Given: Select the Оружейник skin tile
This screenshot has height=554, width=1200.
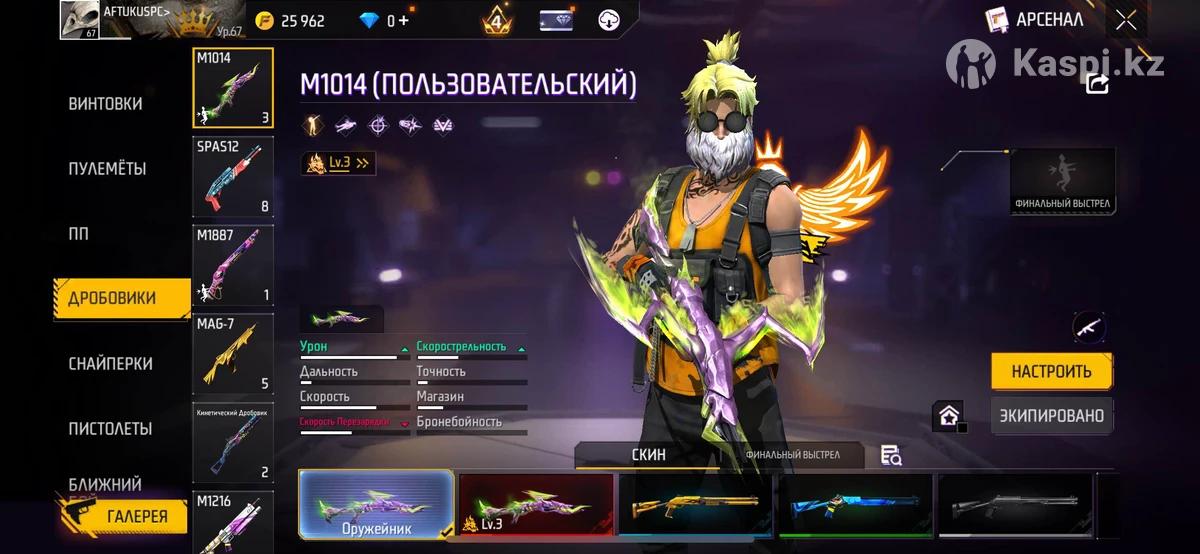Looking at the screenshot, I should tap(376, 505).
